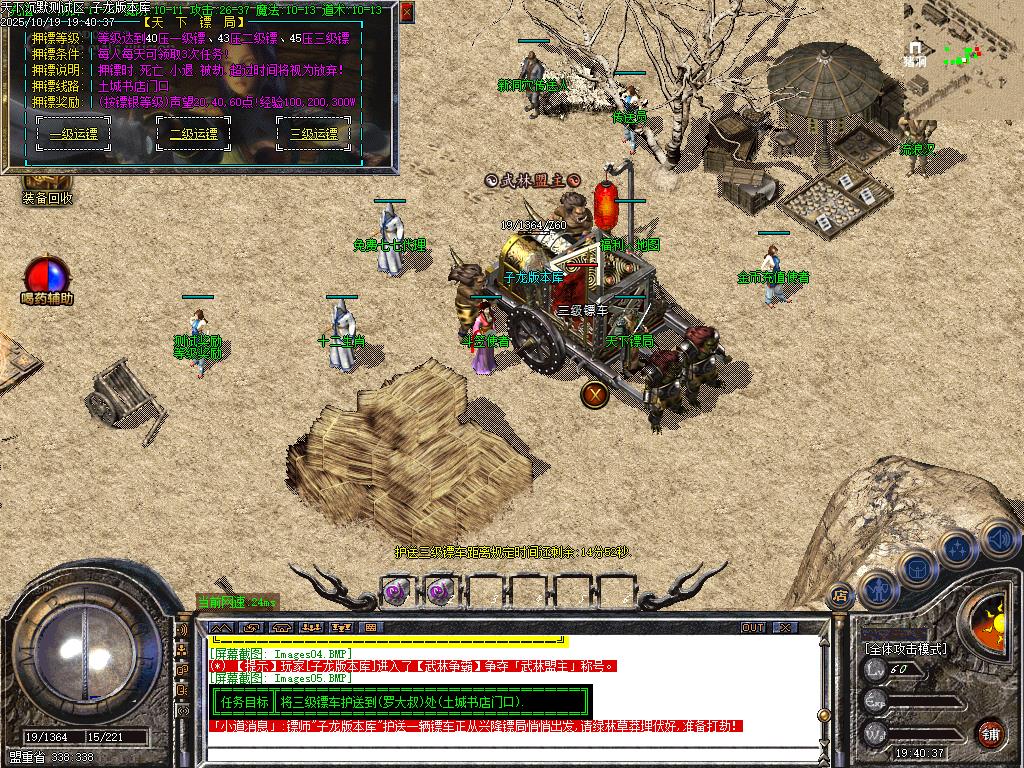The width and height of the screenshot is (1024, 768).
Task: Toggle sound with the speaker icon
Action: pyautogui.click(x=997, y=538)
